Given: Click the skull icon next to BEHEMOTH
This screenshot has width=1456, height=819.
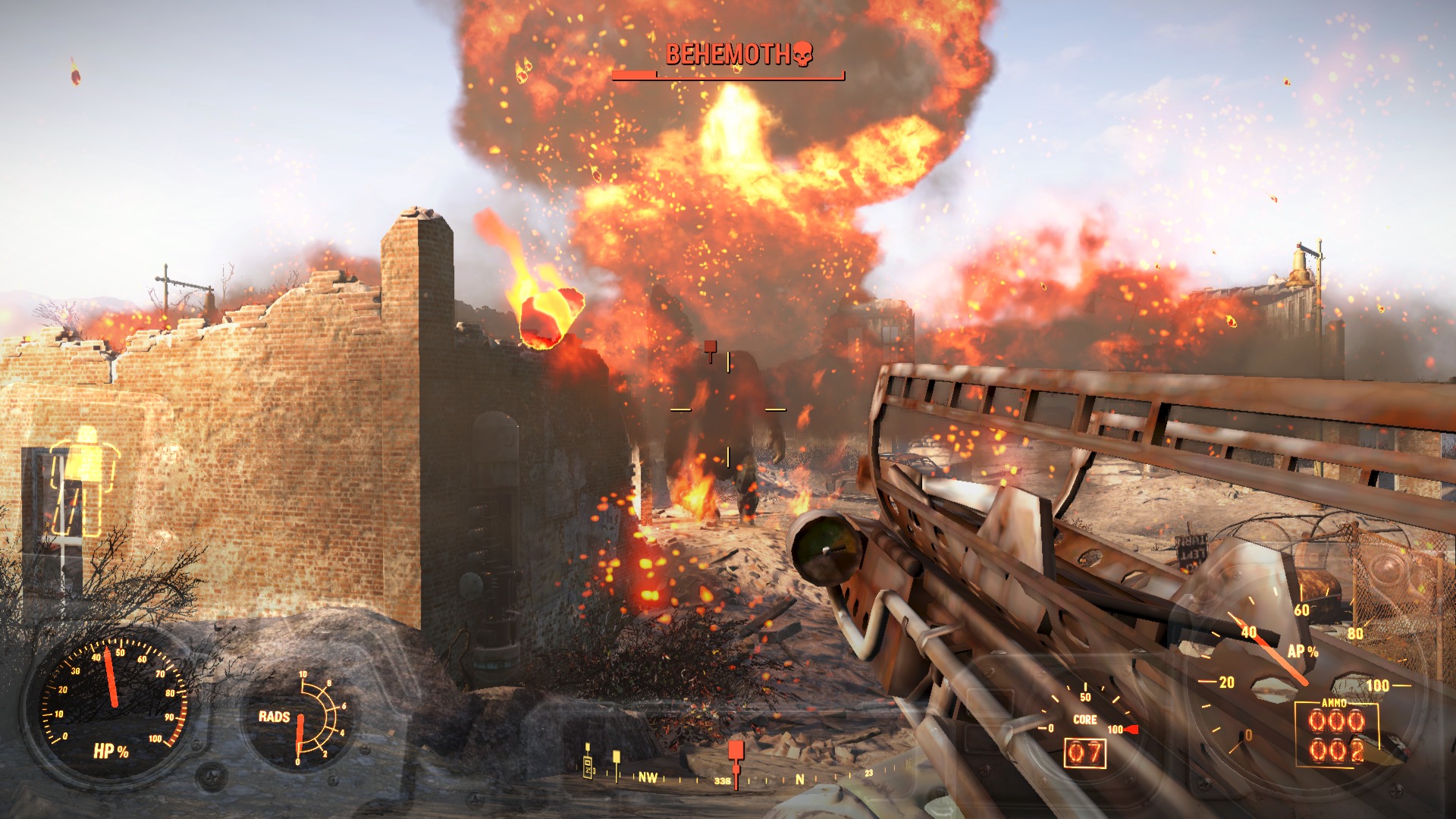Looking at the screenshot, I should [803, 53].
